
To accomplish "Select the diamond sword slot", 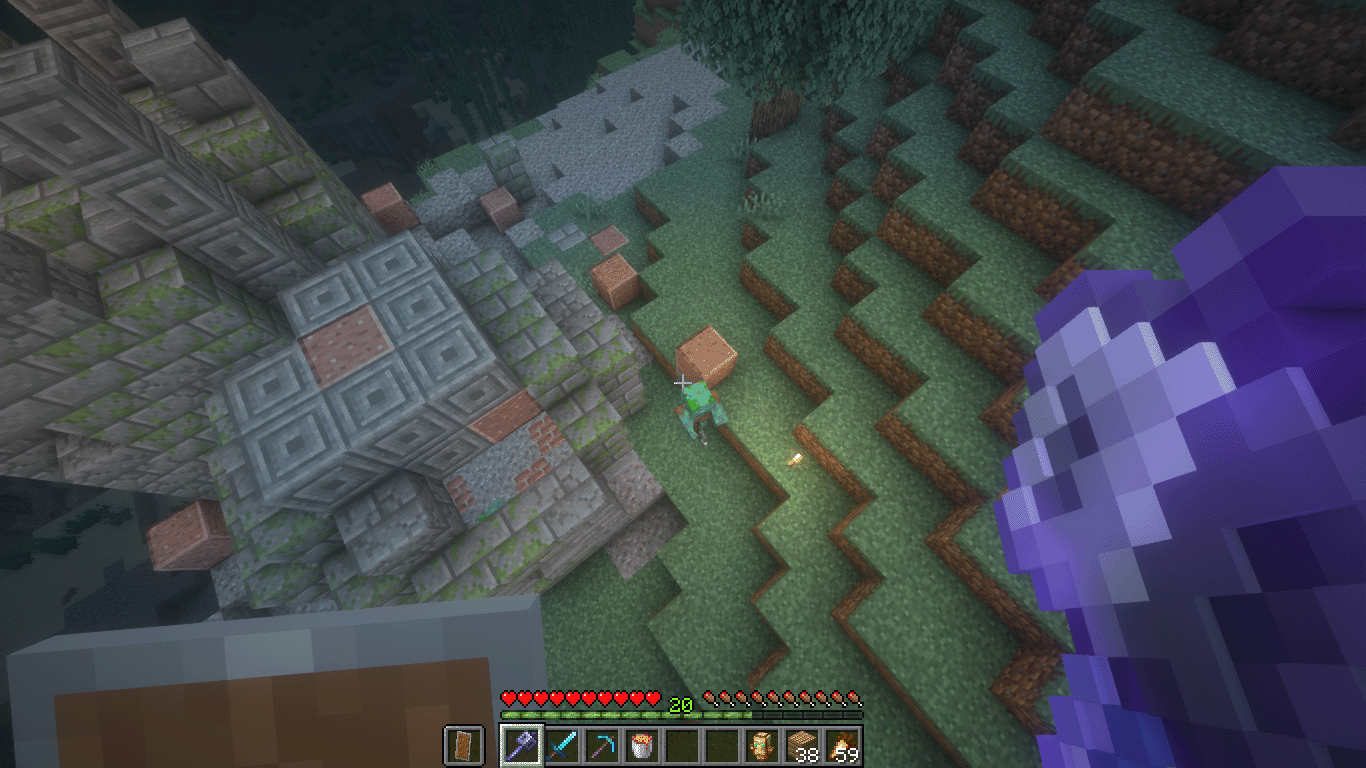I will click(x=562, y=745).
